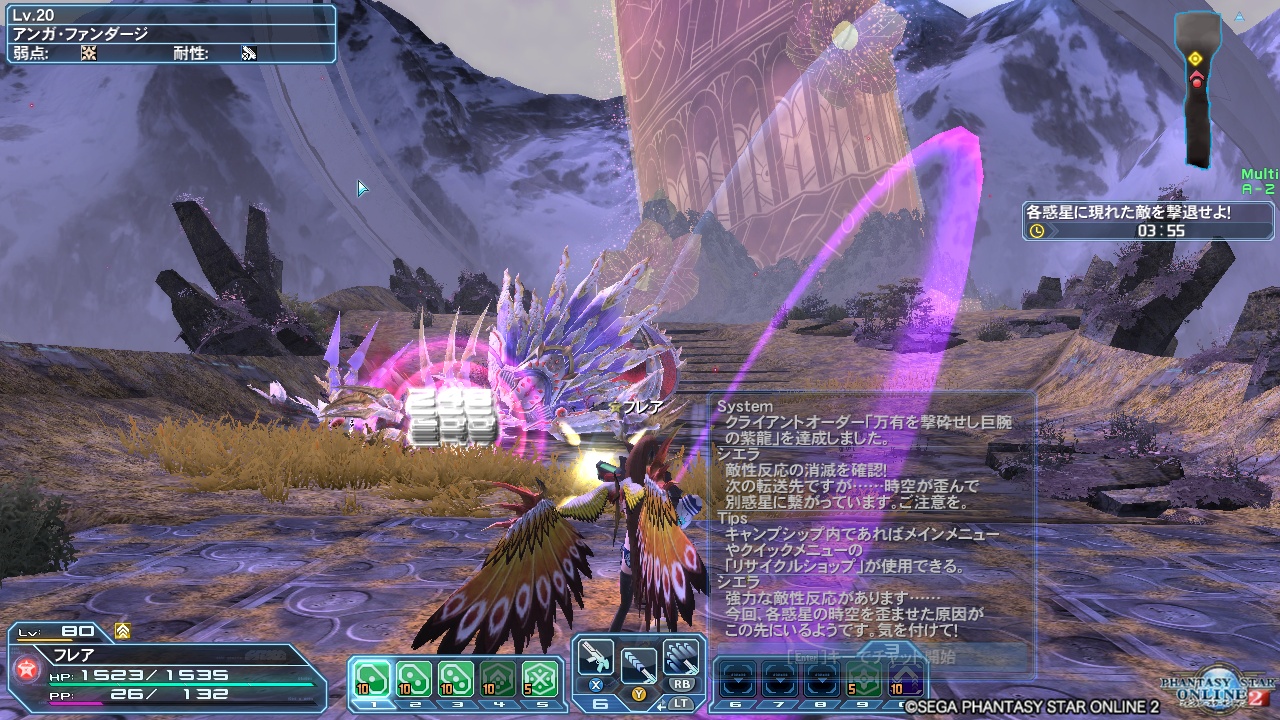Click the fire weakness icon beside 弱点
Image resolution: width=1280 pixels, height=720 pixels.
pyautogui.click(x=88, y=52)
